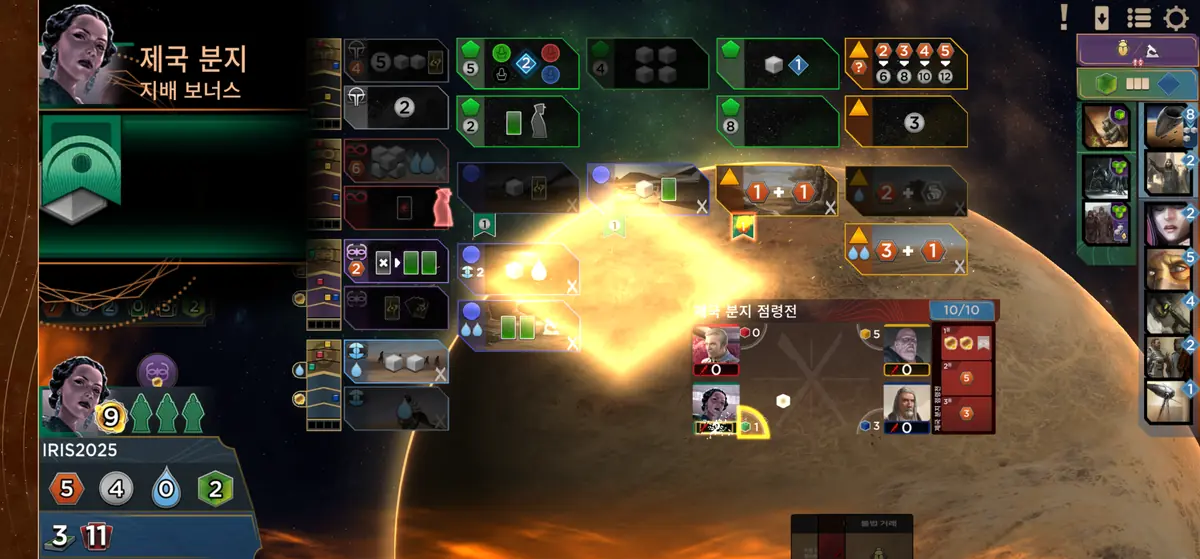
Task: Open the game log list icon
Action: coord(1138,17)
